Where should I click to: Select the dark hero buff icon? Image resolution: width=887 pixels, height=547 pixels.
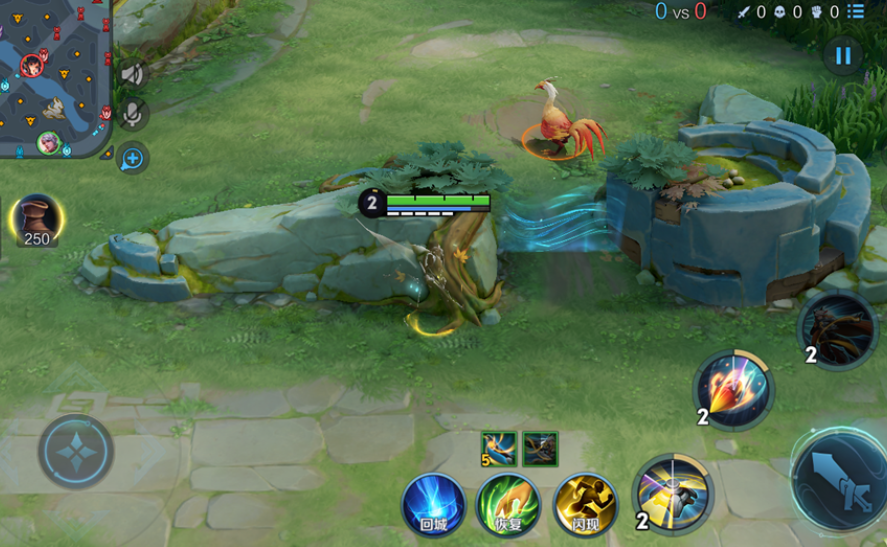(x=540, y=449)
